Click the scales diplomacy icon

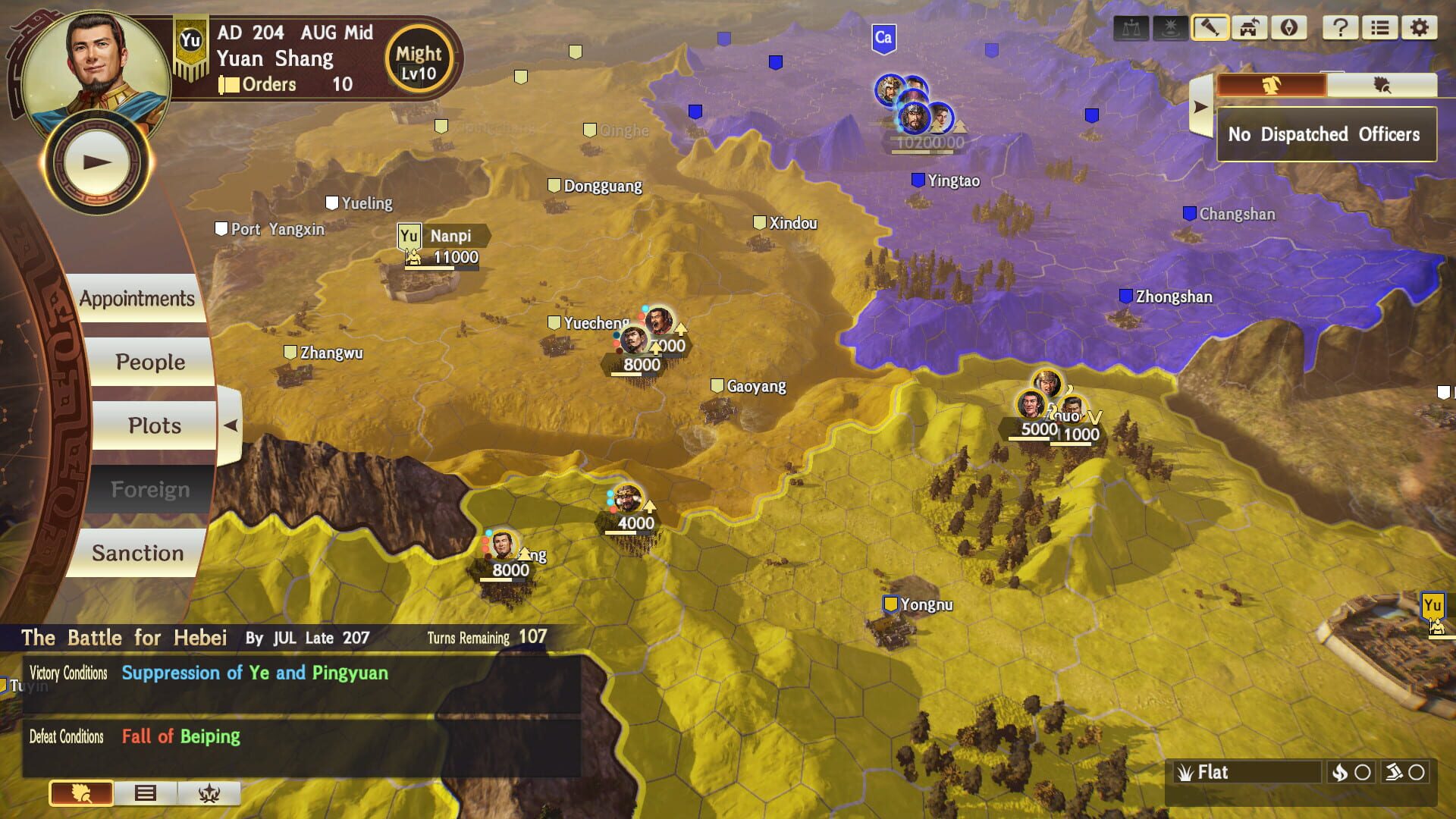[x=1130, y=28]
